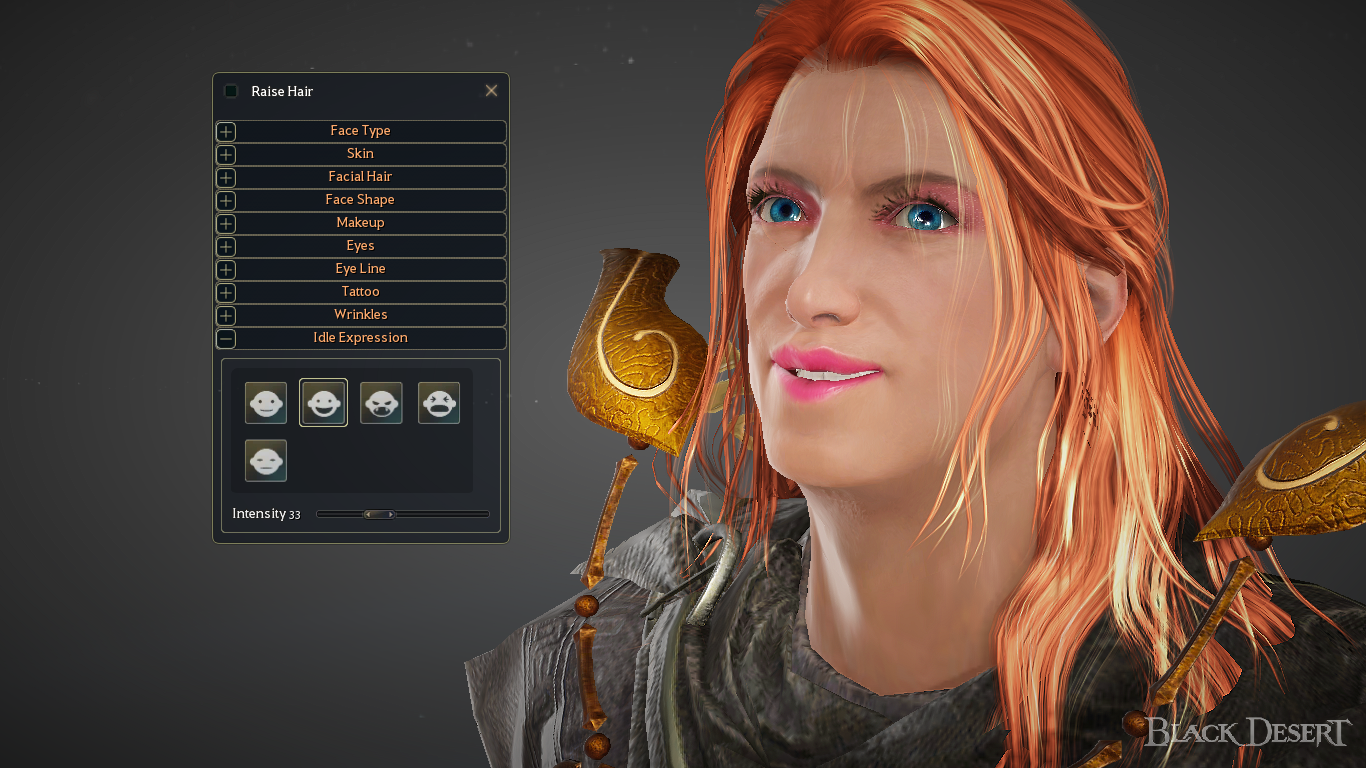Expand the Eye Line section
The width and height of the screenshot is (1366, 768).
225,269
